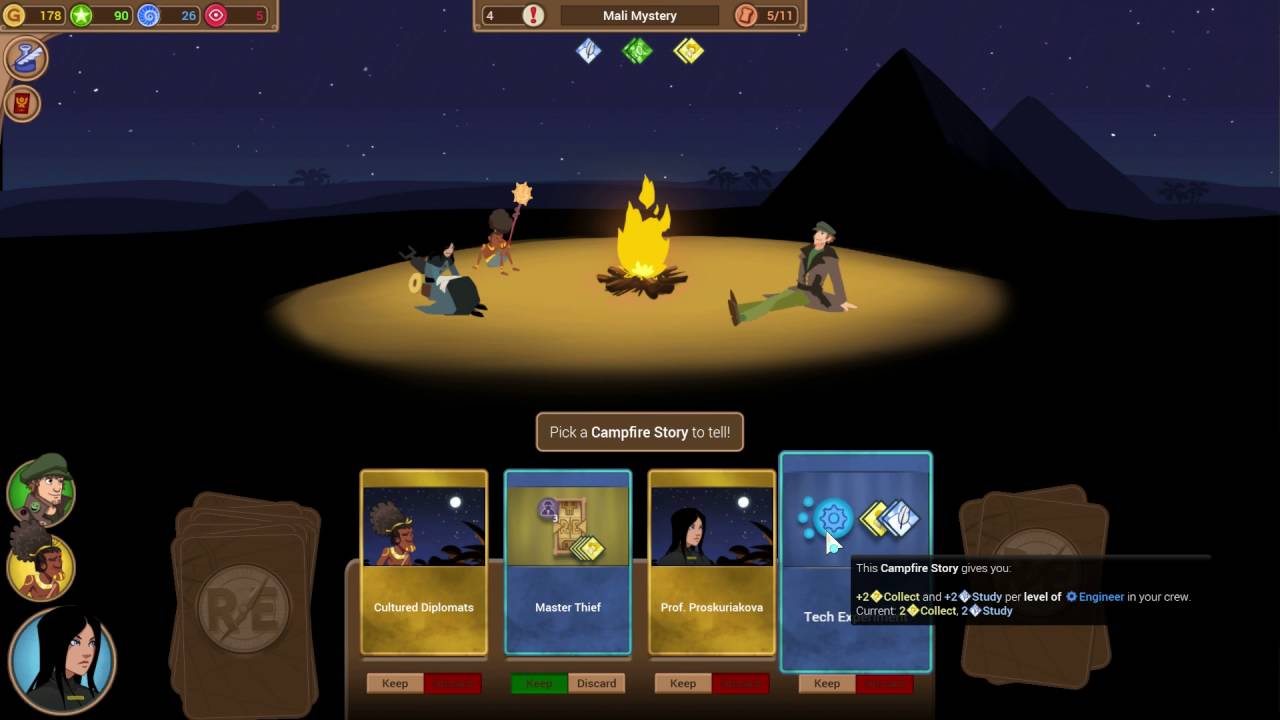Pick the Cultured Diplomats campfire story card
Image resolution: width=1280 pixels, height=720 pixels.
click(424, 561)
